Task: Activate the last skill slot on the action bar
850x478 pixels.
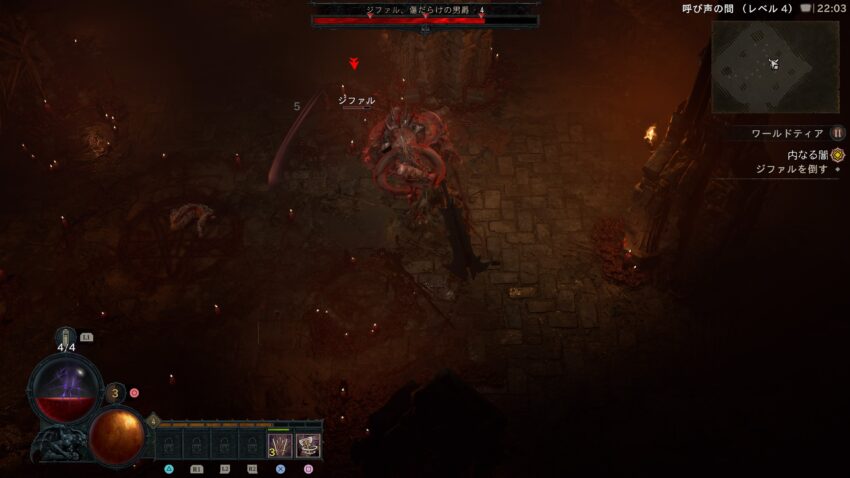Action: [308, 445]
